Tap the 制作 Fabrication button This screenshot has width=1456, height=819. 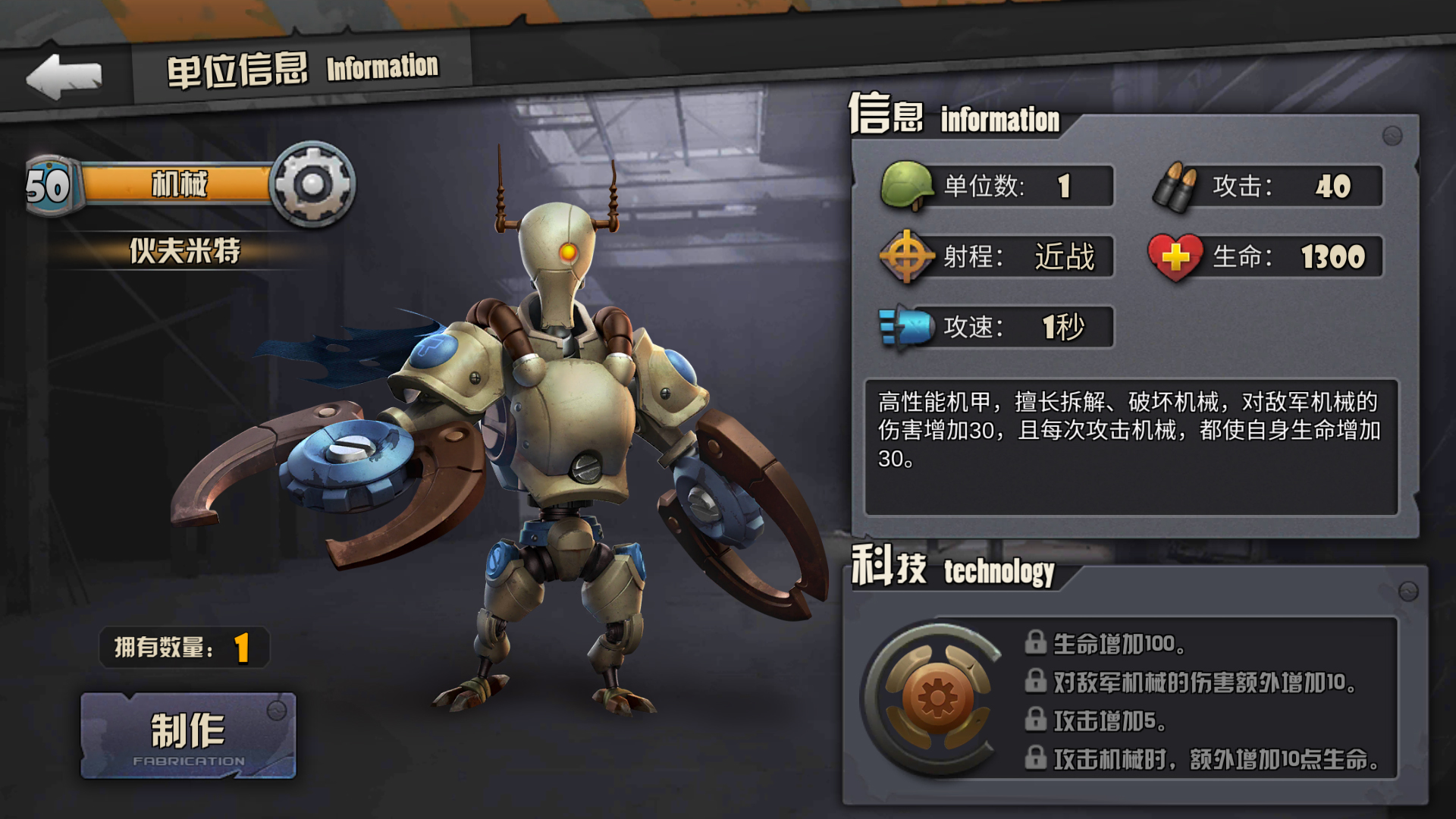click(188, 736)
